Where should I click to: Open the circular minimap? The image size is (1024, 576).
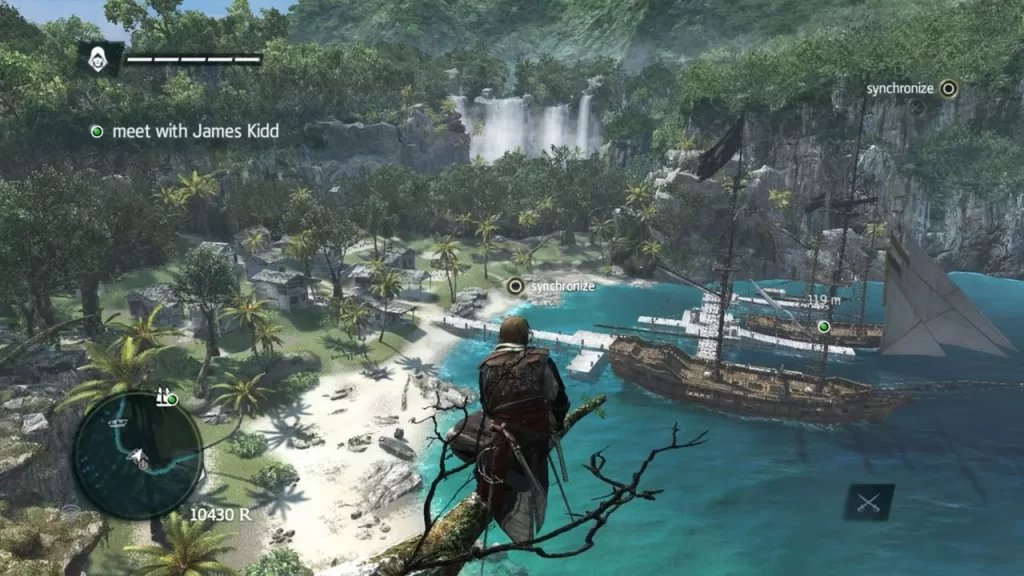click(138, 453)
